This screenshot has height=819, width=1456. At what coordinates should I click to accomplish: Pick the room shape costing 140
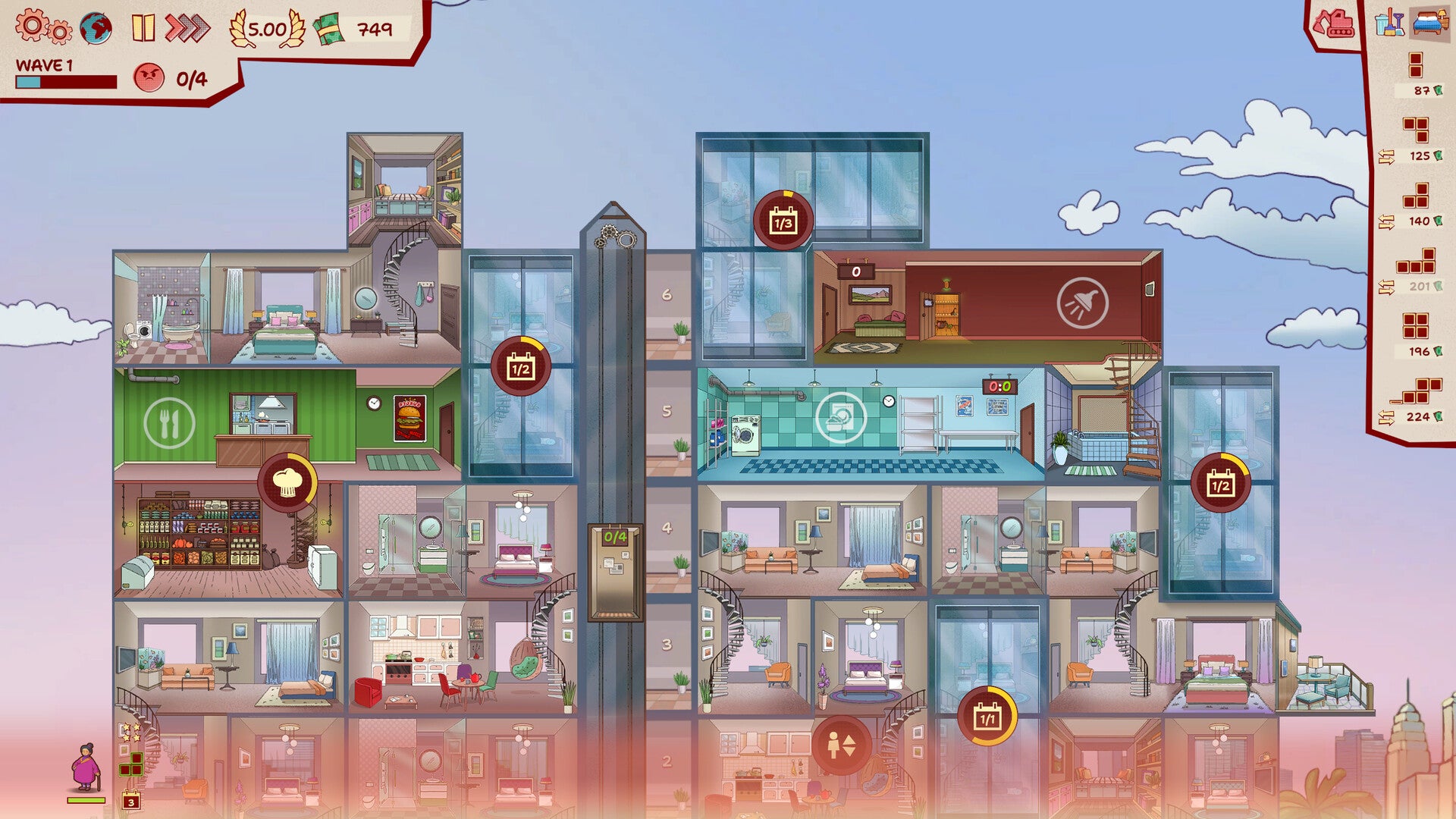pos(1416,196)
